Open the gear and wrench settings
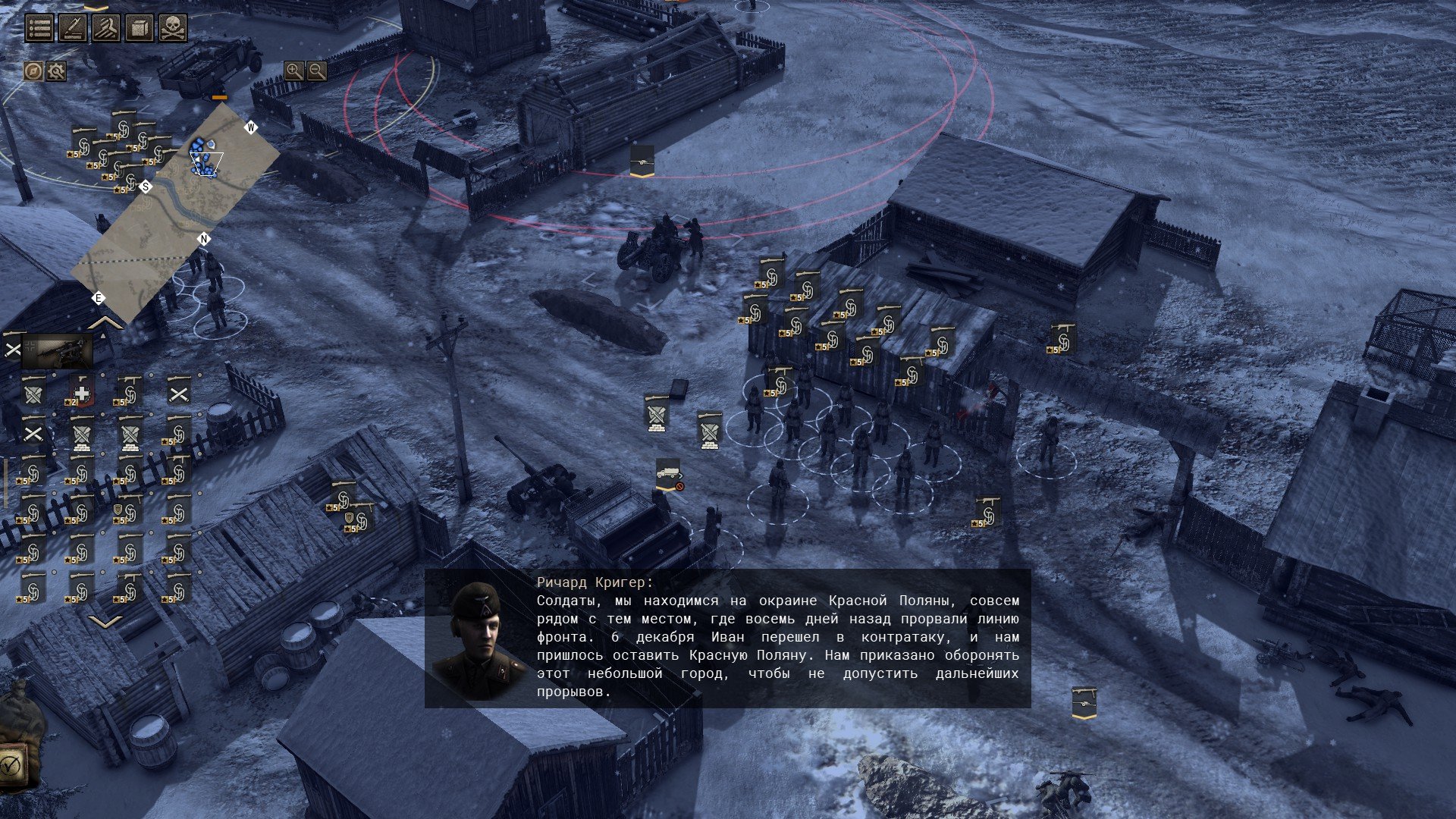The width and height of the screenshot is (1456, 819). 56,71
